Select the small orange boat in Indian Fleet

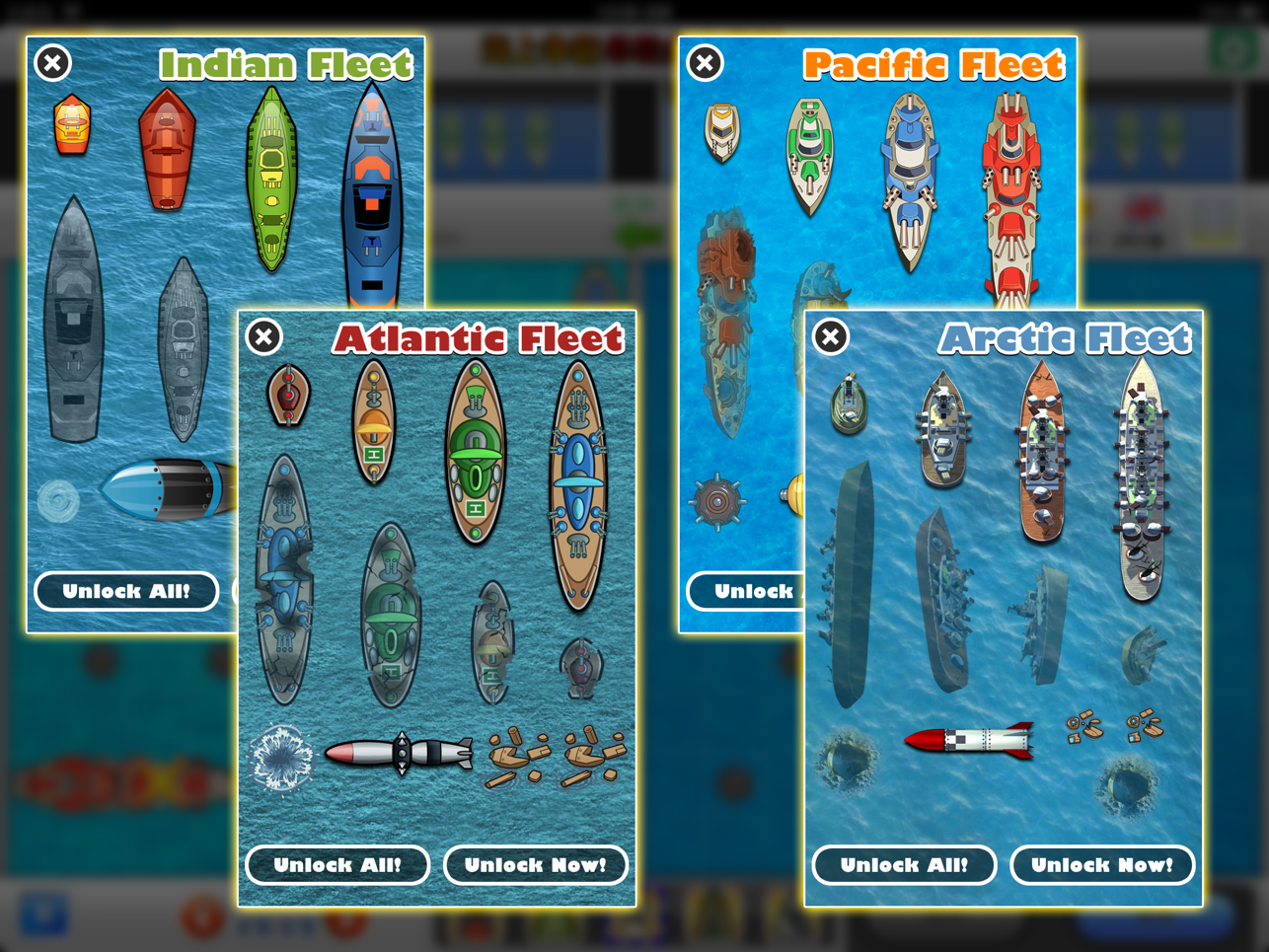(x=71, y=126)
